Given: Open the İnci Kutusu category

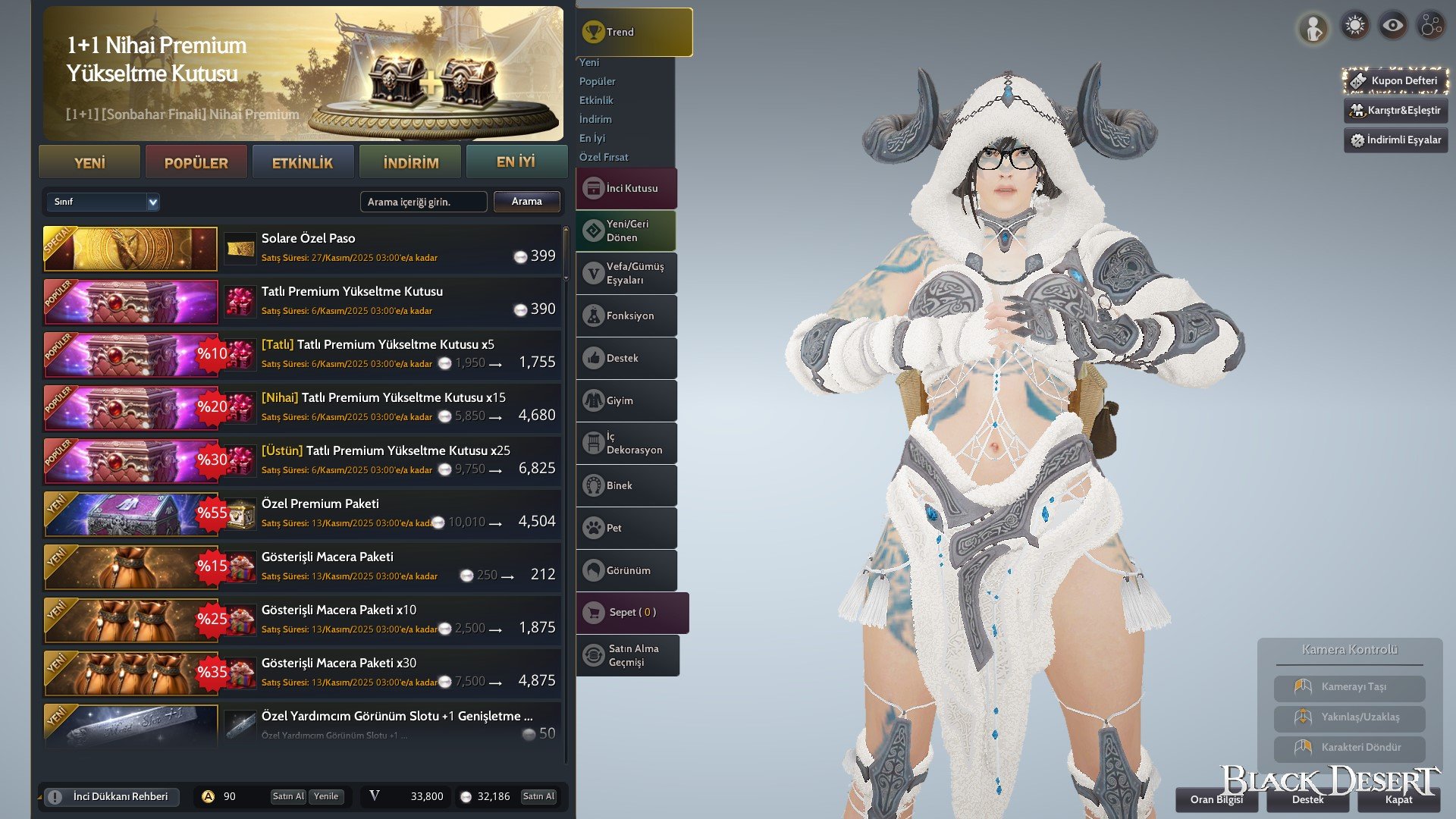Looking at the screenshot, I should pyautogui.click(x=626, y=188).
